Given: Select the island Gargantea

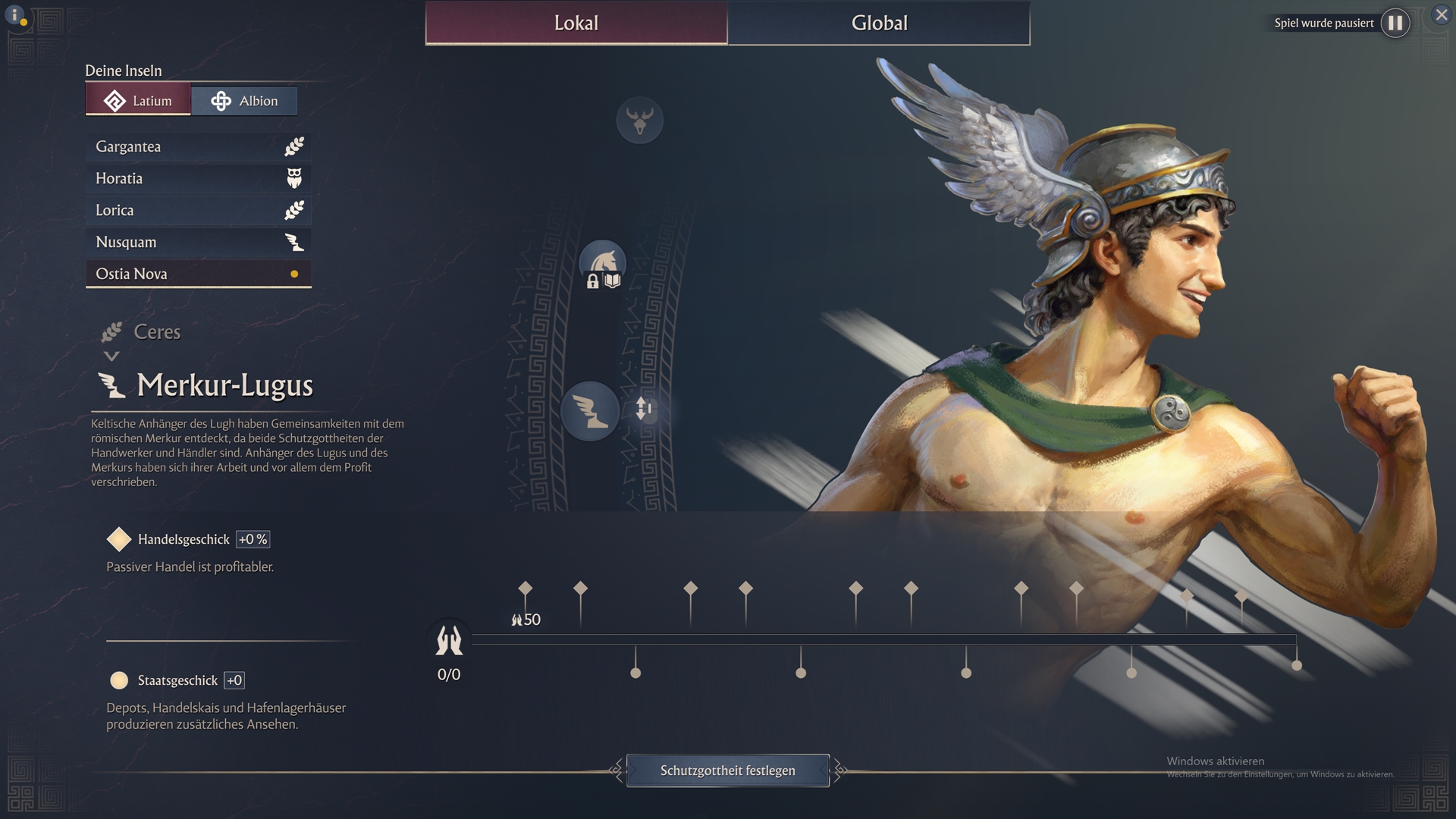Looking at the screenshot, I should click(x=198, y=146).
